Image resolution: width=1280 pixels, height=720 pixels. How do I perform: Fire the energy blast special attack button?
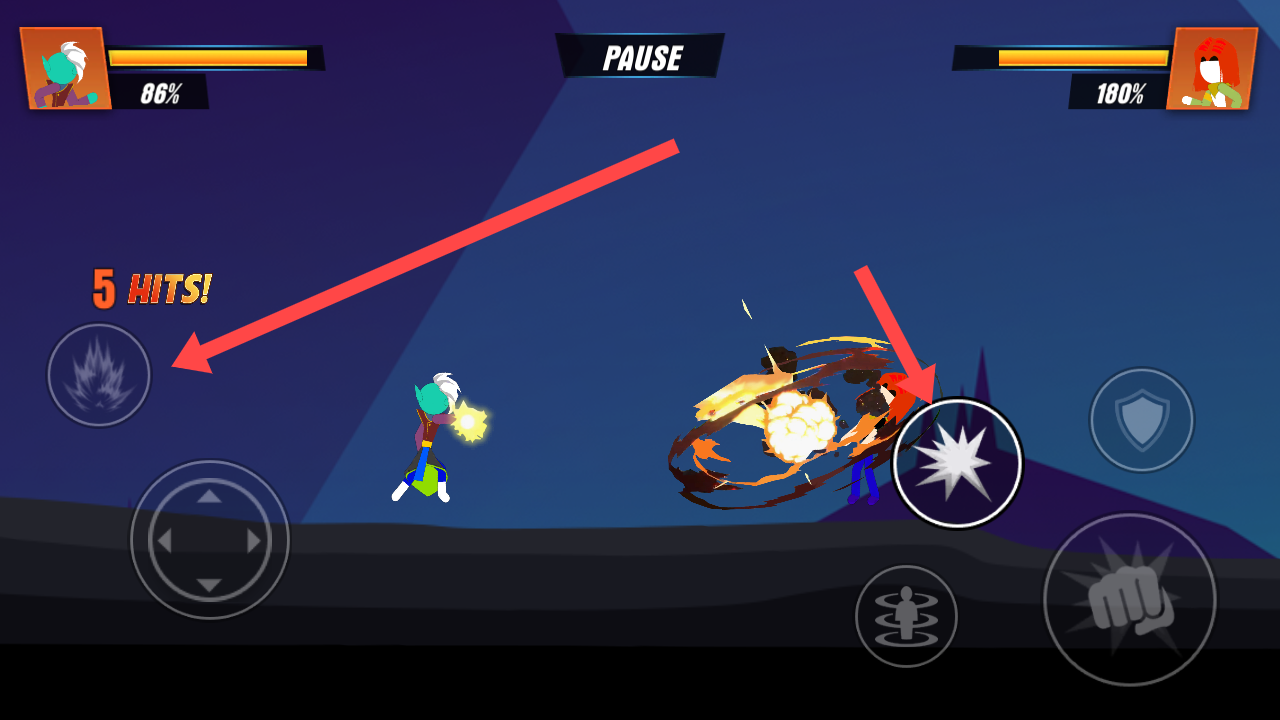957,463
